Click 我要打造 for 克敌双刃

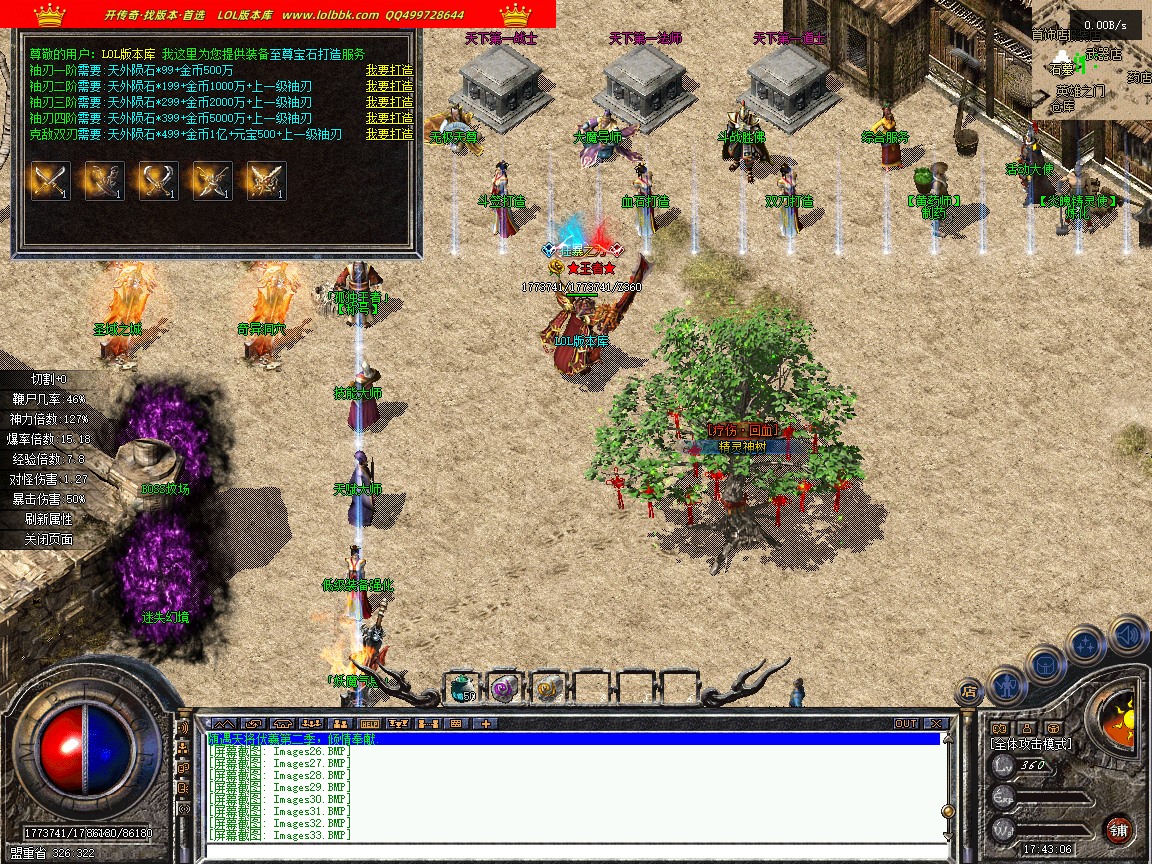(x=389, y=134)
